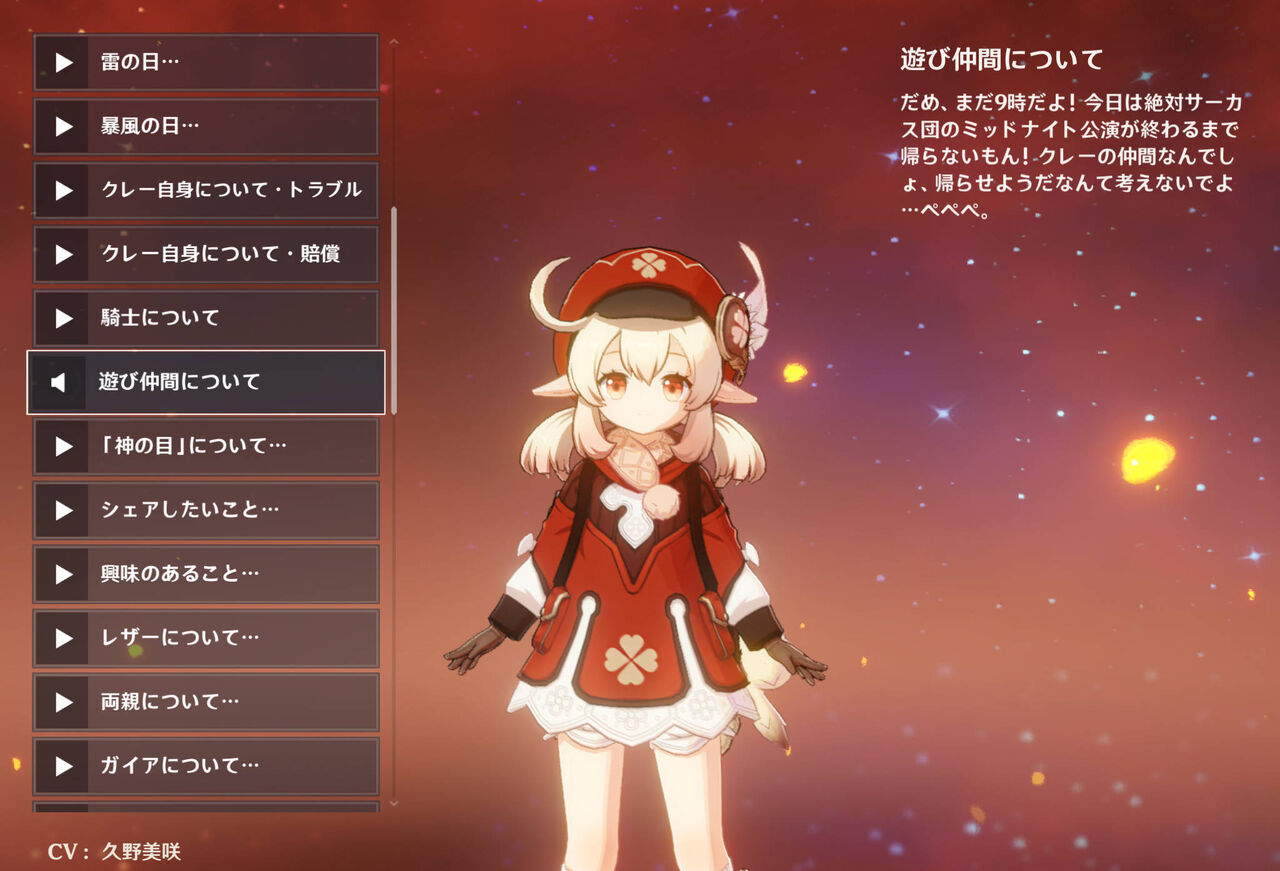The image size is (1280, 871).
Task: Play the 「神の目」について… voice line
Action: click(65, 447)
